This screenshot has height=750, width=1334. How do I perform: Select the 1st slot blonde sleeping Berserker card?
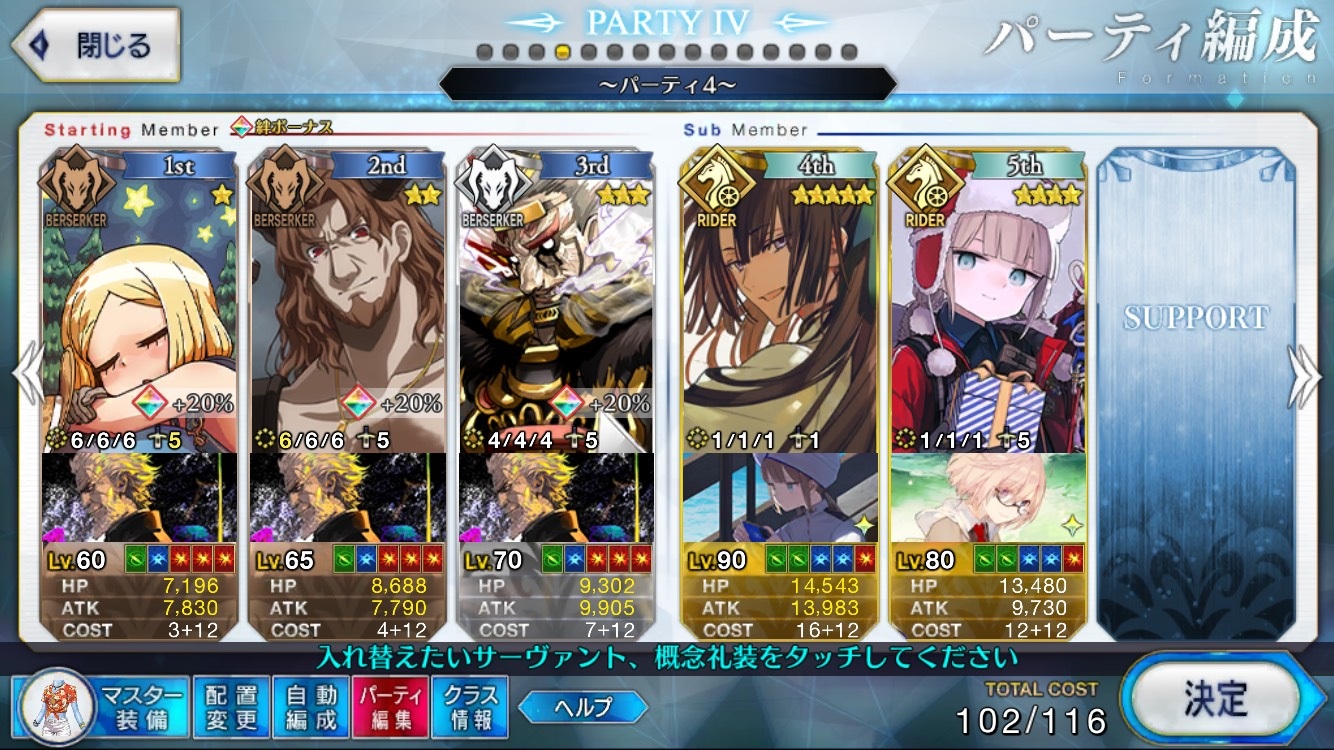(x=140, y=300)
